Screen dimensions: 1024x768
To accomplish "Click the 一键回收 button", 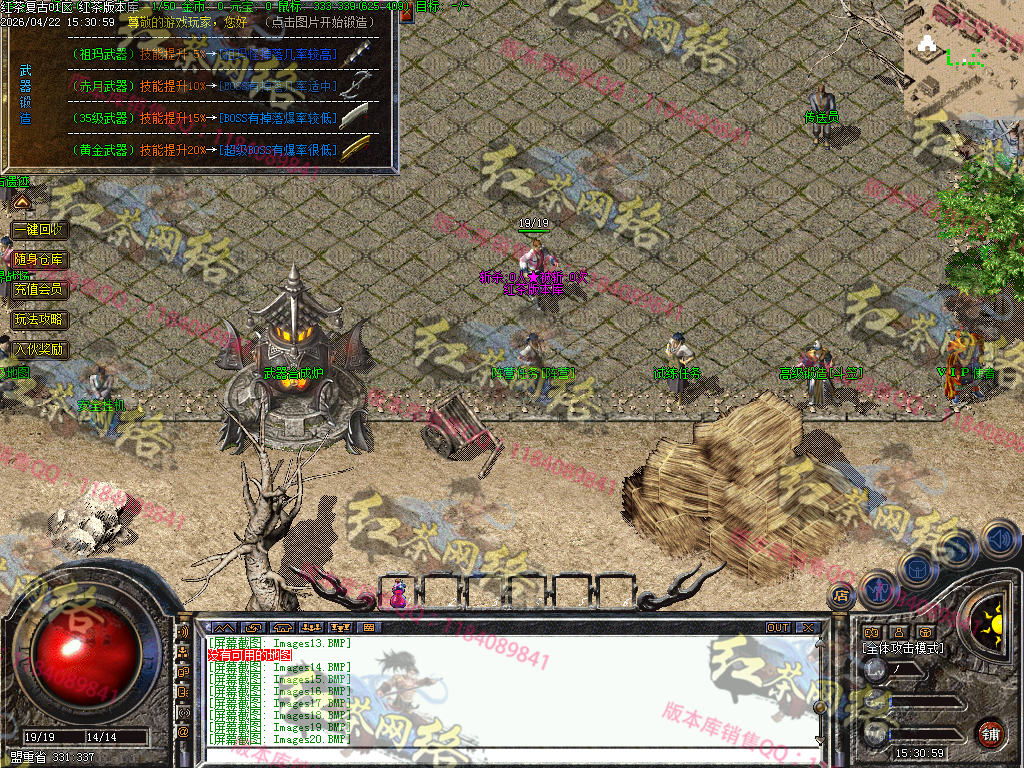I will pos(40,229).
